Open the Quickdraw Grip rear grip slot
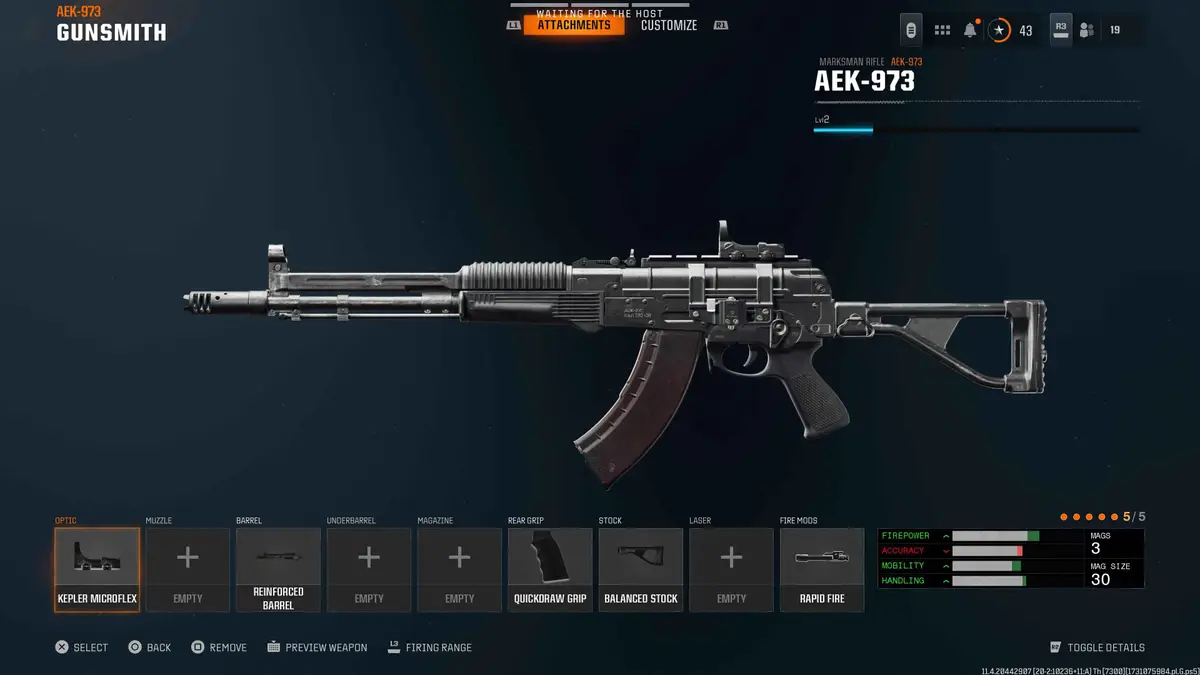The width and height of the screenshot is (1200, 675). click(x=550, y=569)
